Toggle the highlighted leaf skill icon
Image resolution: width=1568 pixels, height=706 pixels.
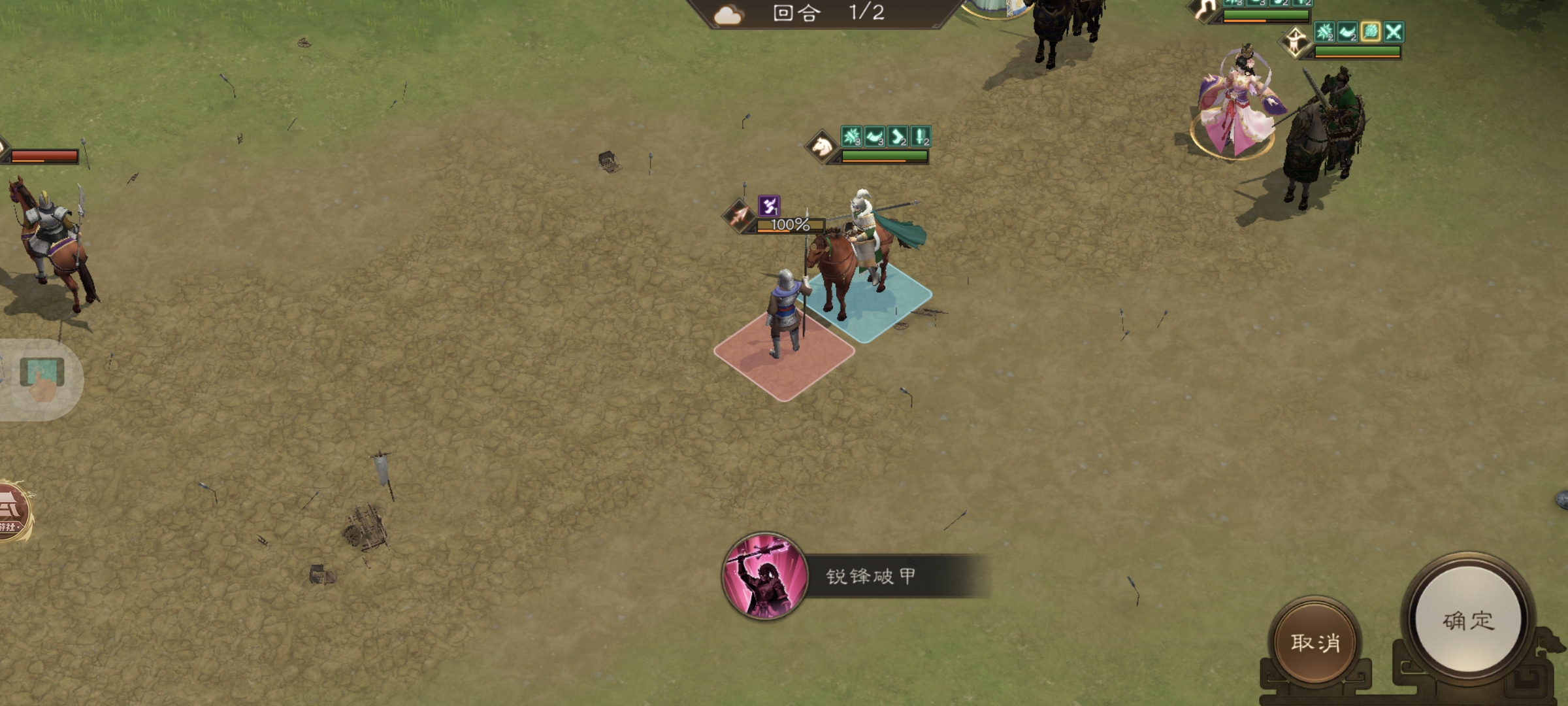(1371, 32)
